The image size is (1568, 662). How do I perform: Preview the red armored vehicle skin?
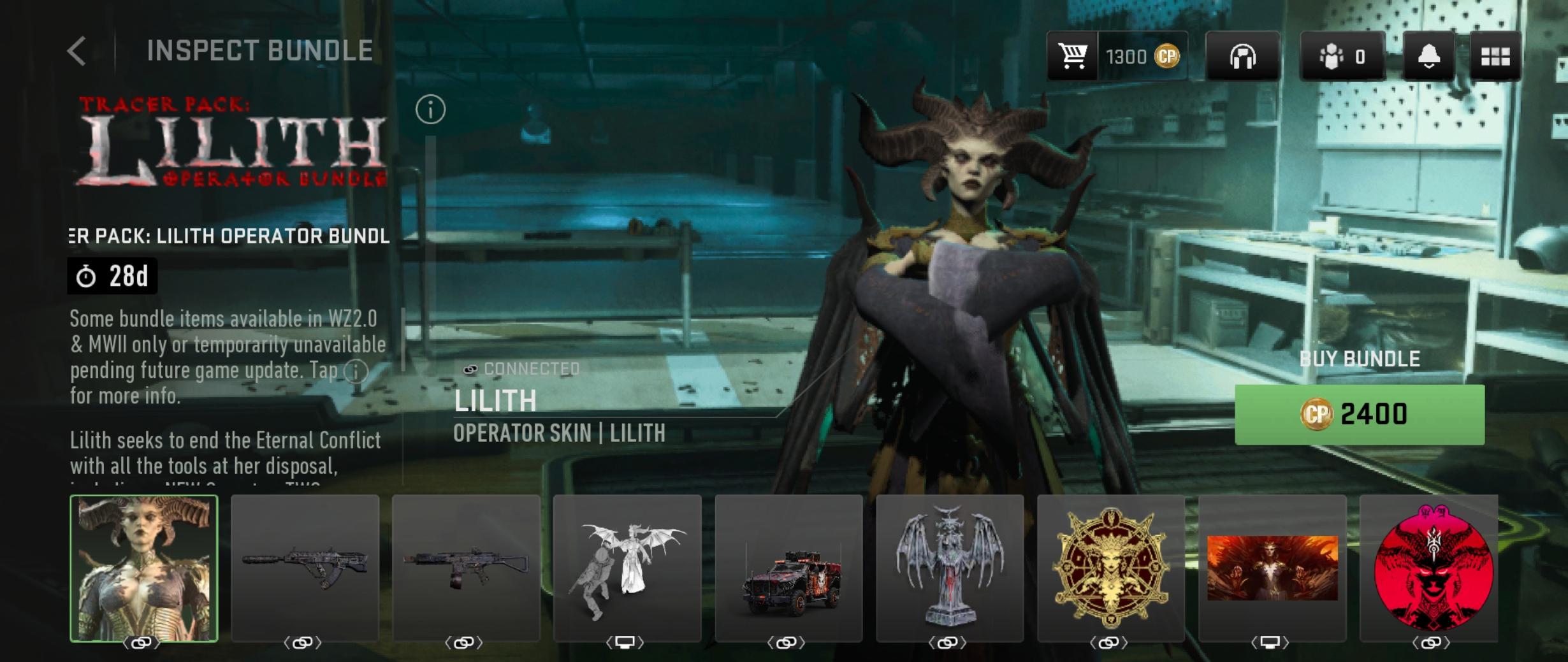pos(788,568)
